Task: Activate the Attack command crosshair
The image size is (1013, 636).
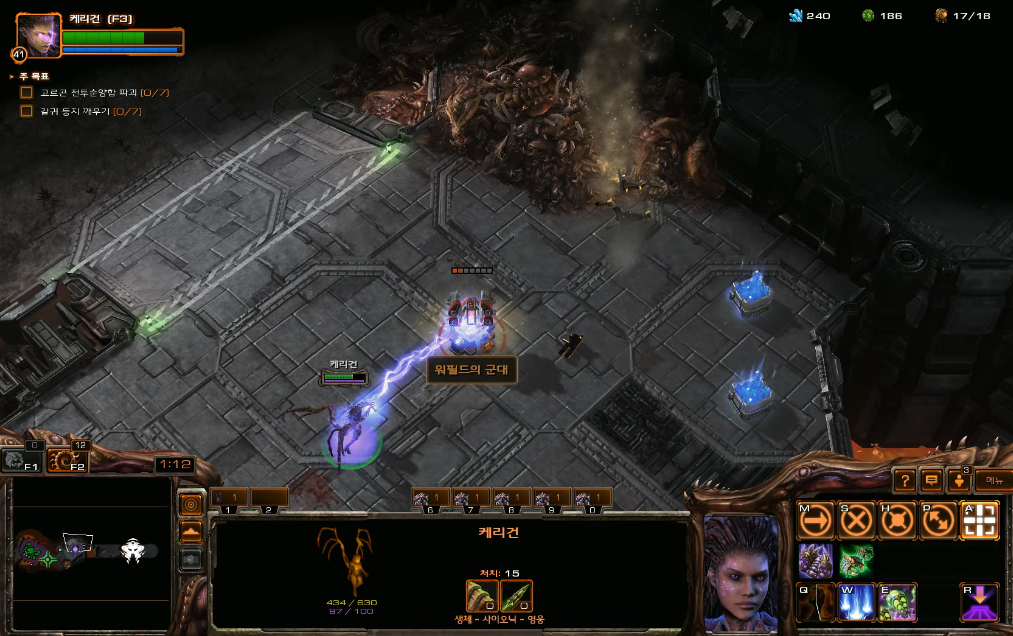Action: pyautogui.click(x=979, y=520)
